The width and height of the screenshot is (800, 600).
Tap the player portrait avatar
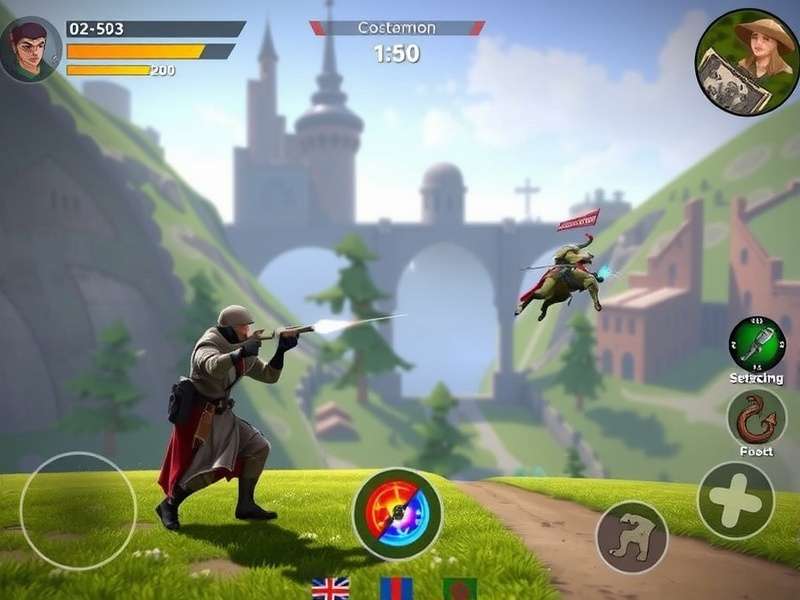(x=30, y=49)
